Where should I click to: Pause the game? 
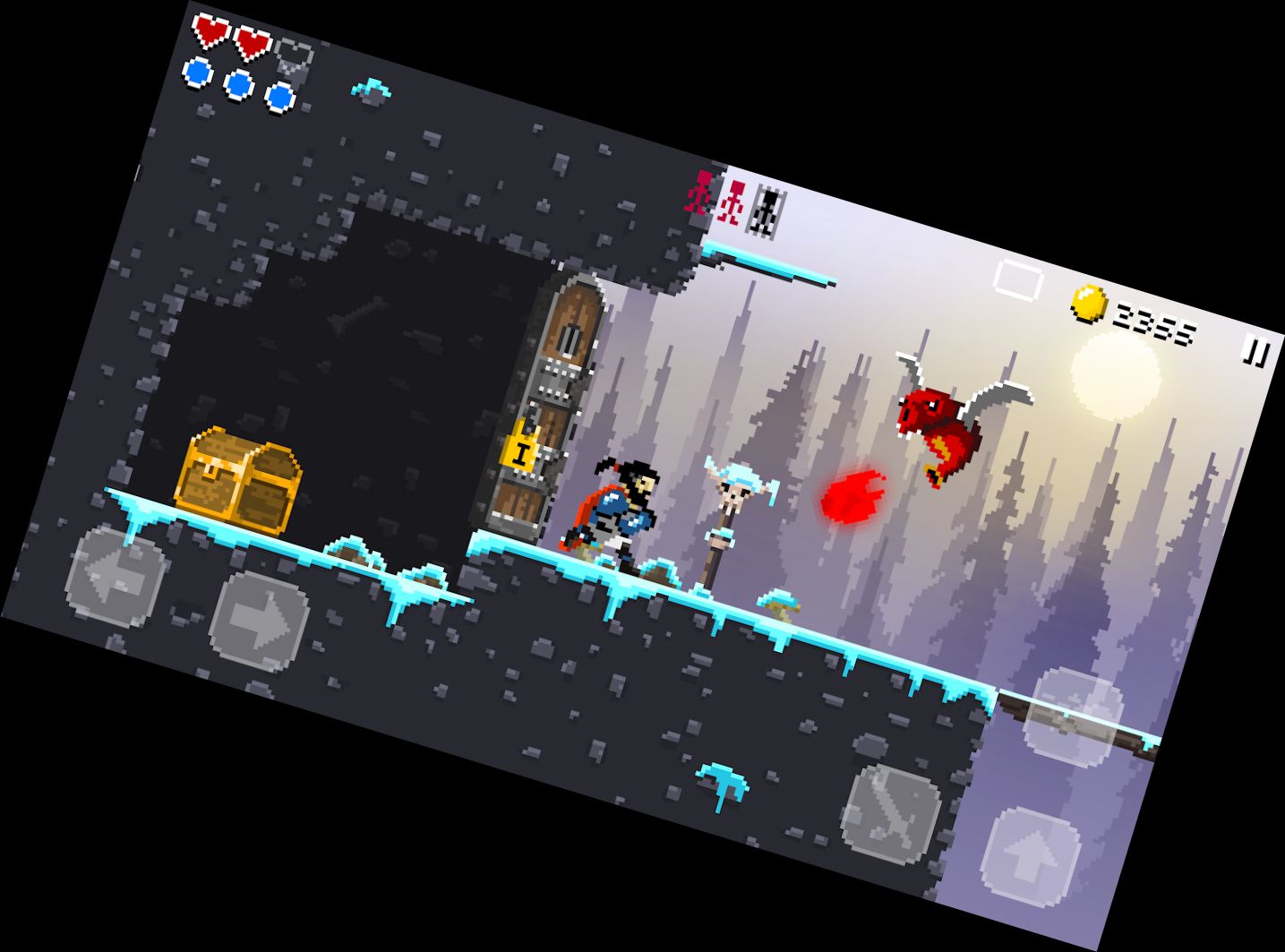[1255, 351]
